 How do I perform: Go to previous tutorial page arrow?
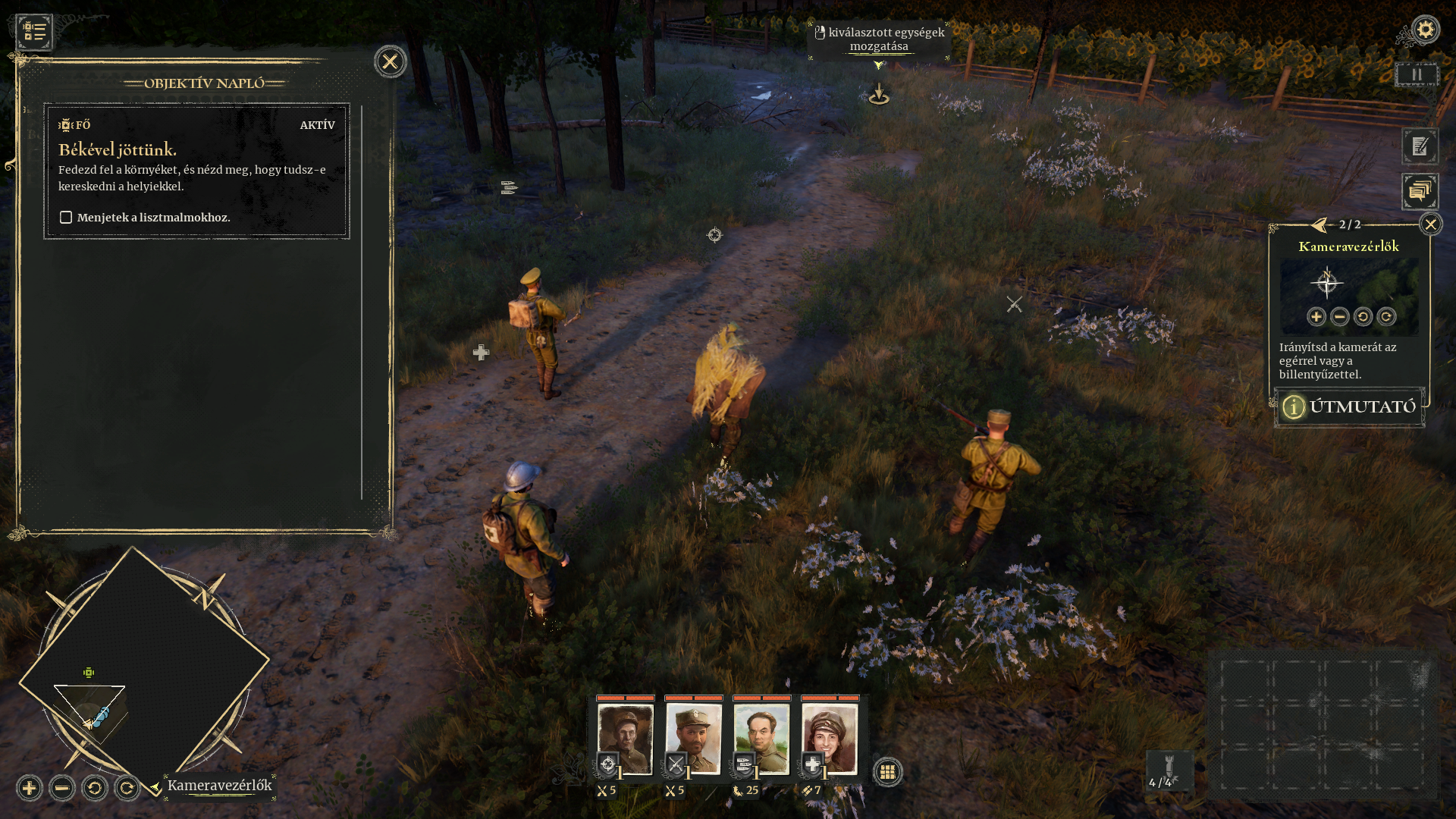coord(1319,224)
